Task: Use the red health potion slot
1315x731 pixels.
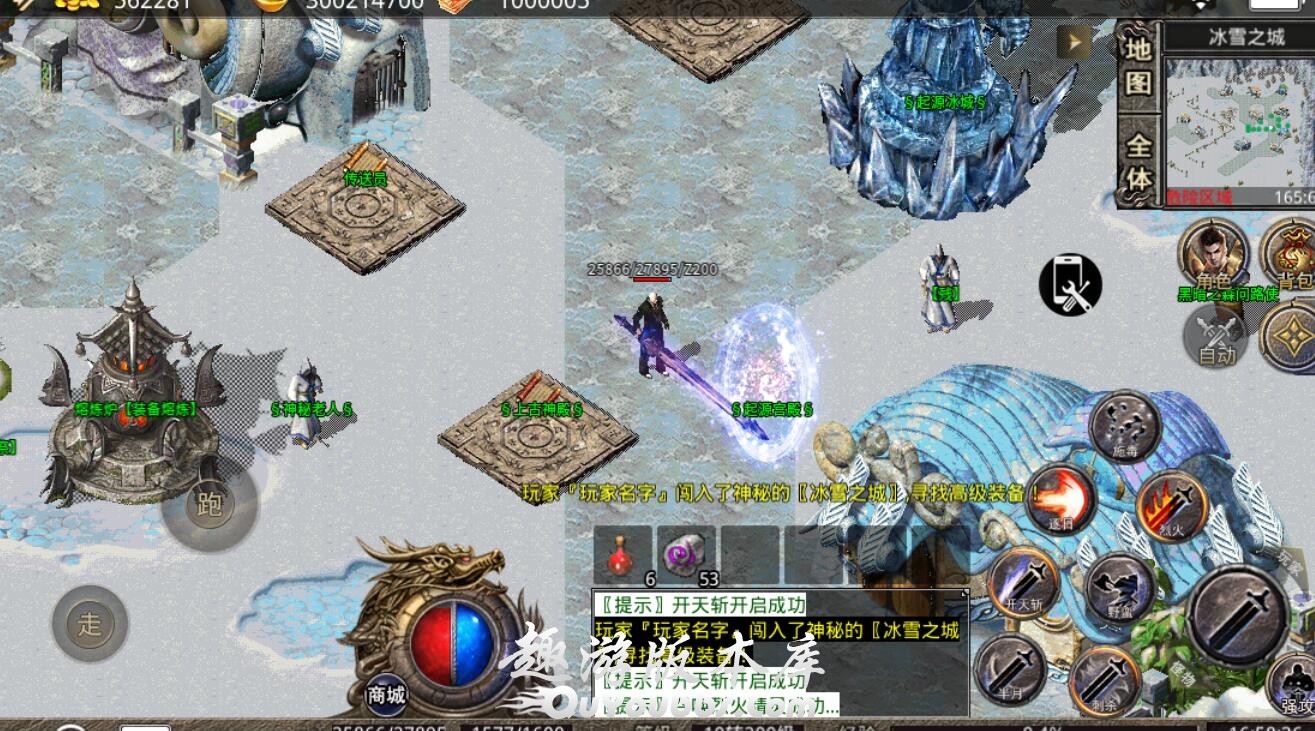Action: 622,555
